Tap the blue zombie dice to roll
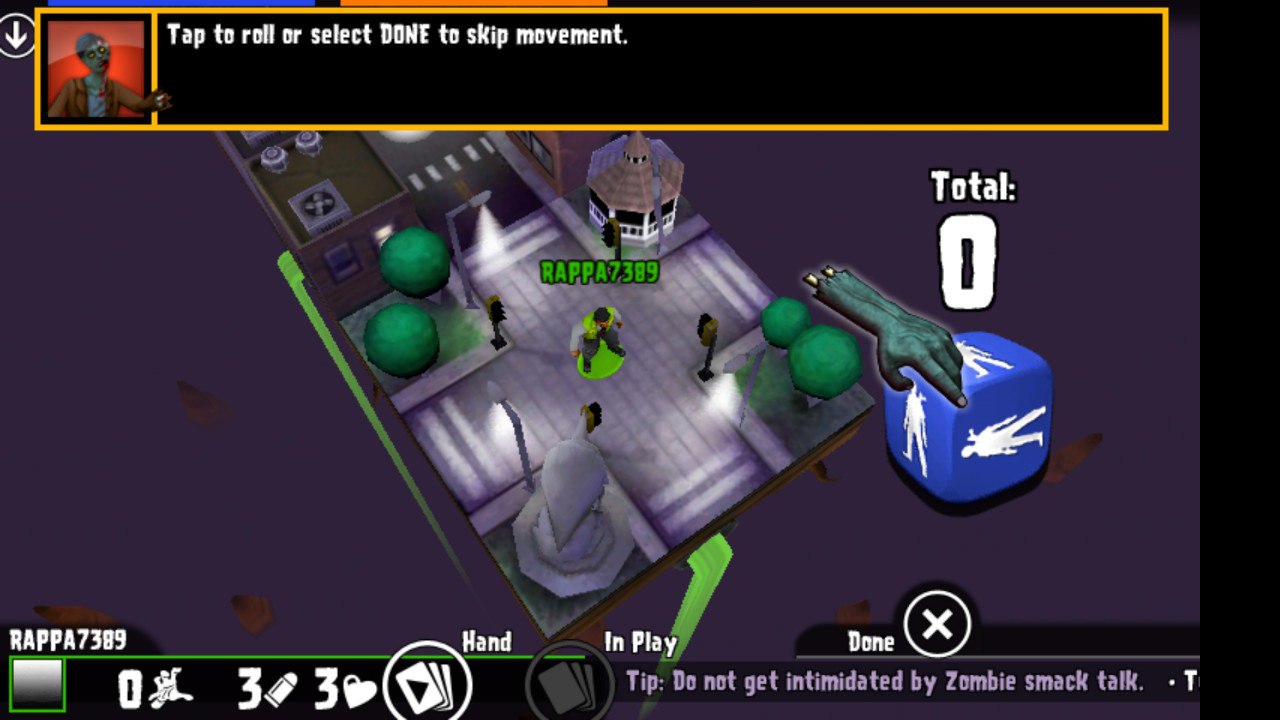 click(968, 420)
